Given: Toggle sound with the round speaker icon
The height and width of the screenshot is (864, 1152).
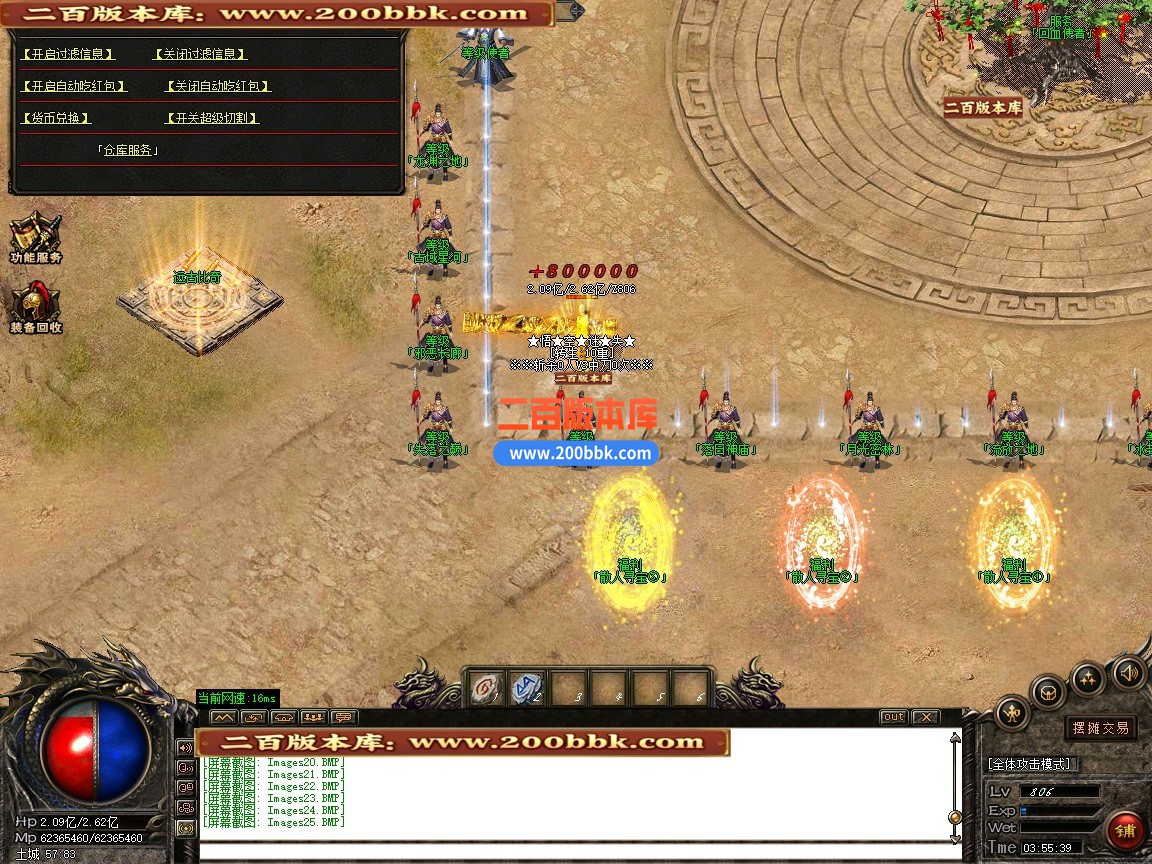Looking at the screenshot, I should (x=1129, y=671).
